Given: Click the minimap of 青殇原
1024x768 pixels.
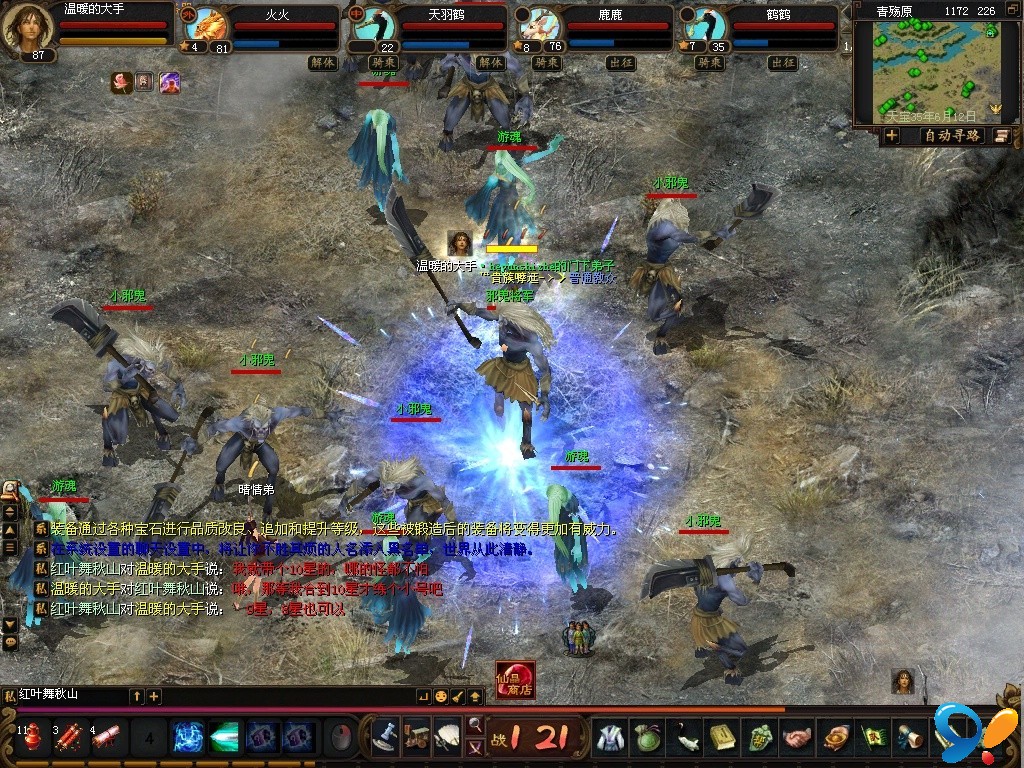Looking at the screenshot, I should pos(937,70).
